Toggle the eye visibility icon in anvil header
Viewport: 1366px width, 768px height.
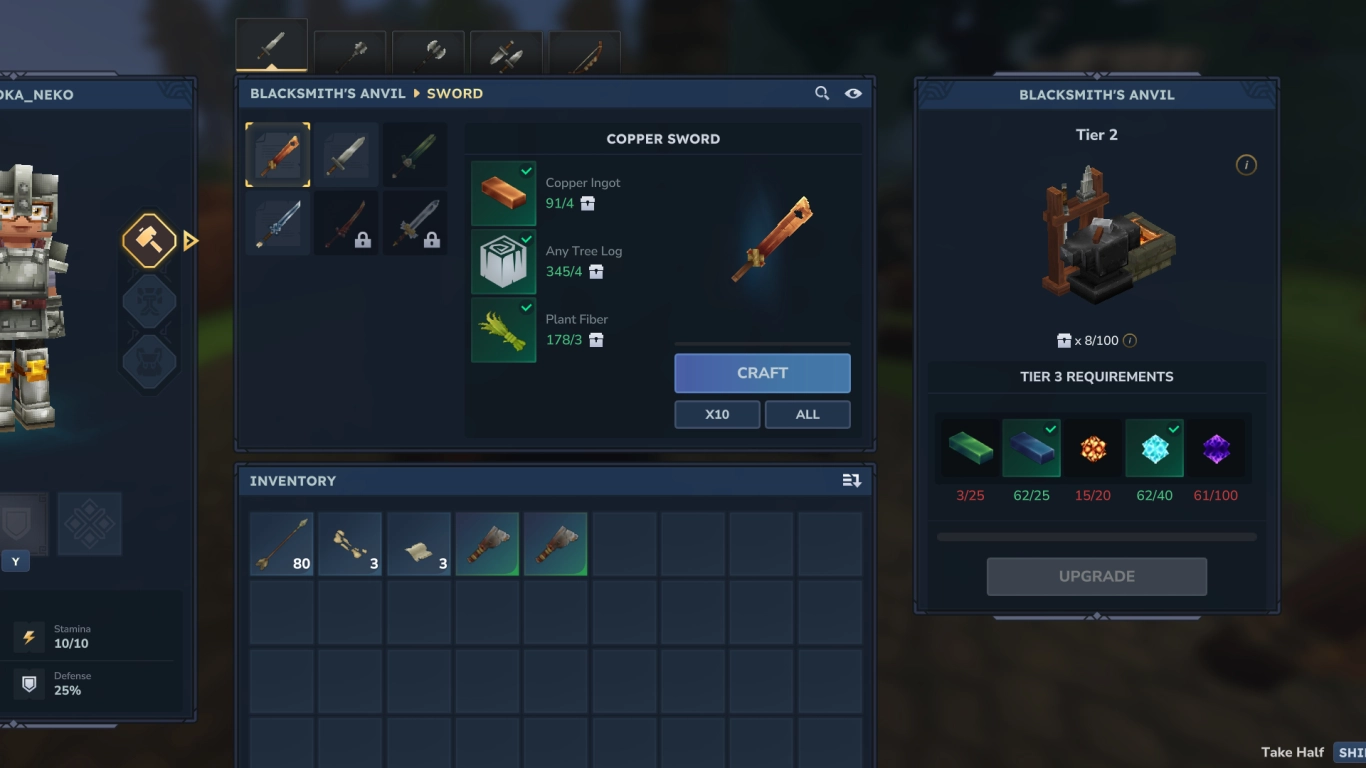[x=852, y=93]
